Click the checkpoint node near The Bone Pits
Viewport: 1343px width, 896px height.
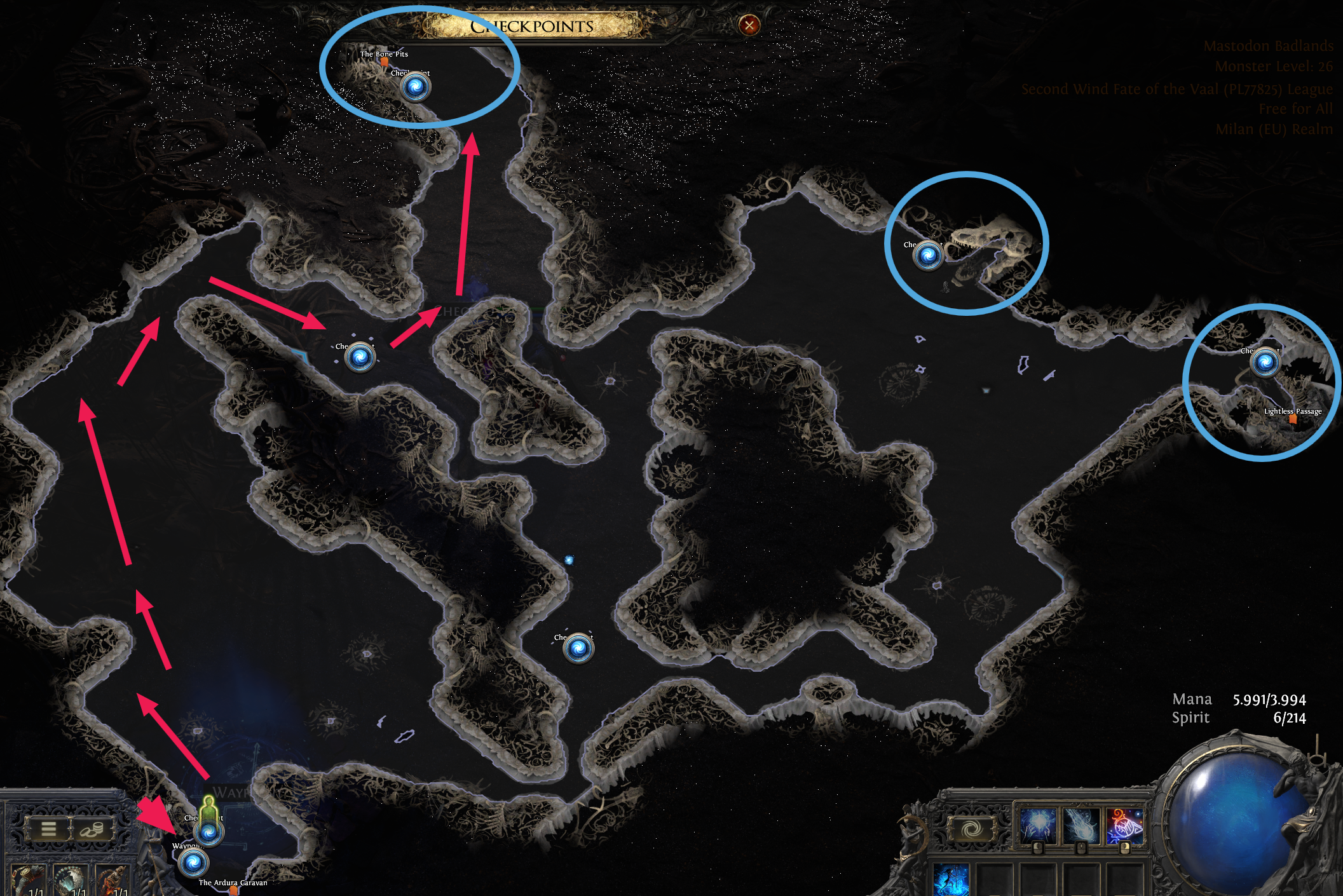[x=416, y=87]
